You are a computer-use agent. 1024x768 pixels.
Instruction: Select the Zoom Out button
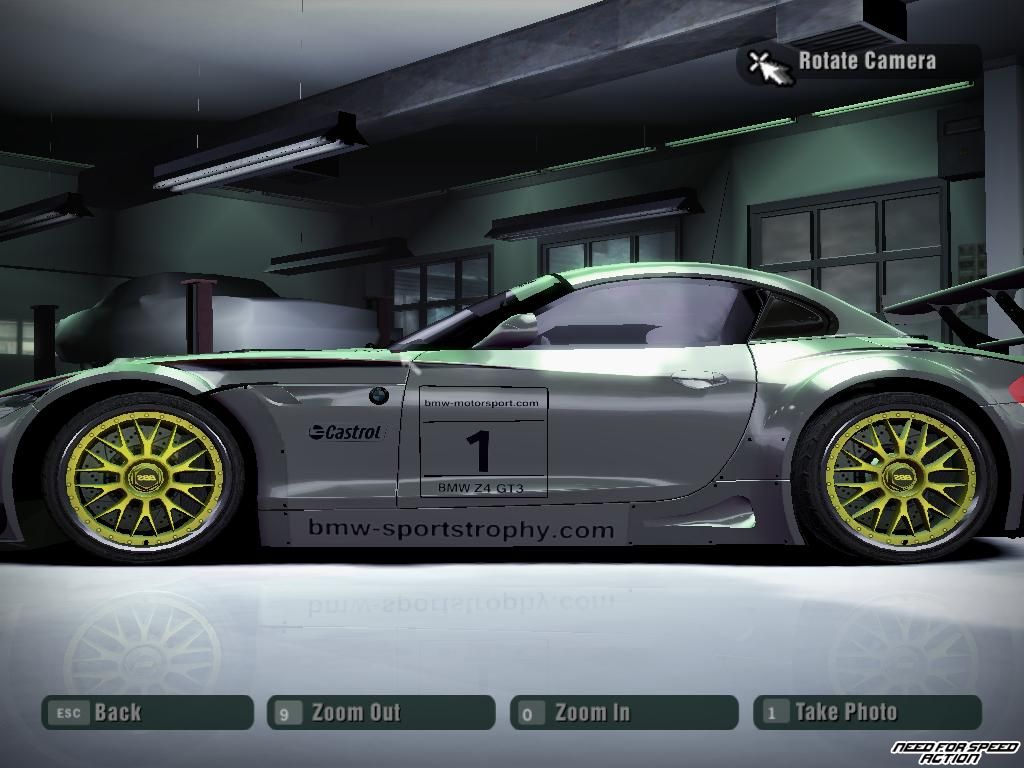pyautogui.click(x=381, y=713)
